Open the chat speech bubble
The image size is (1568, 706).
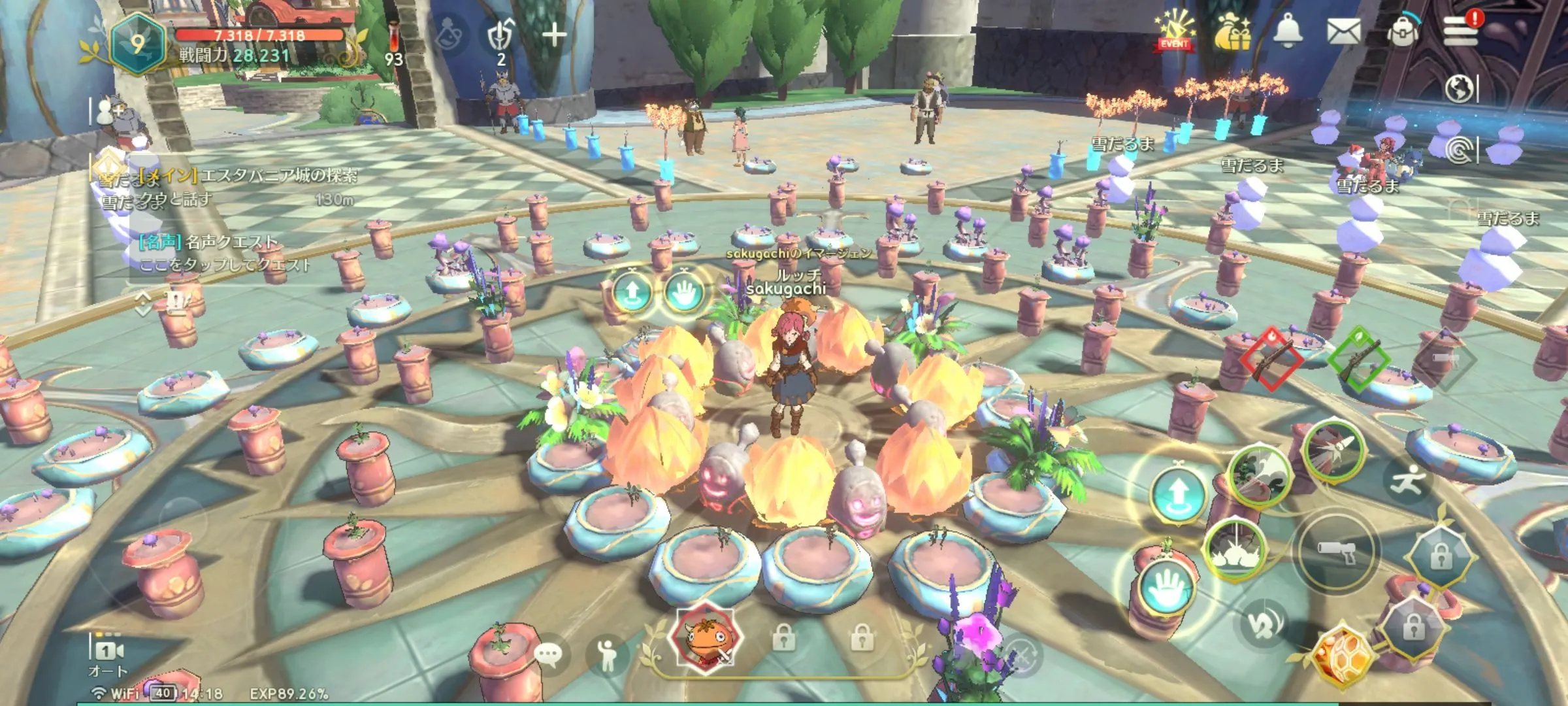click(547, 654)
